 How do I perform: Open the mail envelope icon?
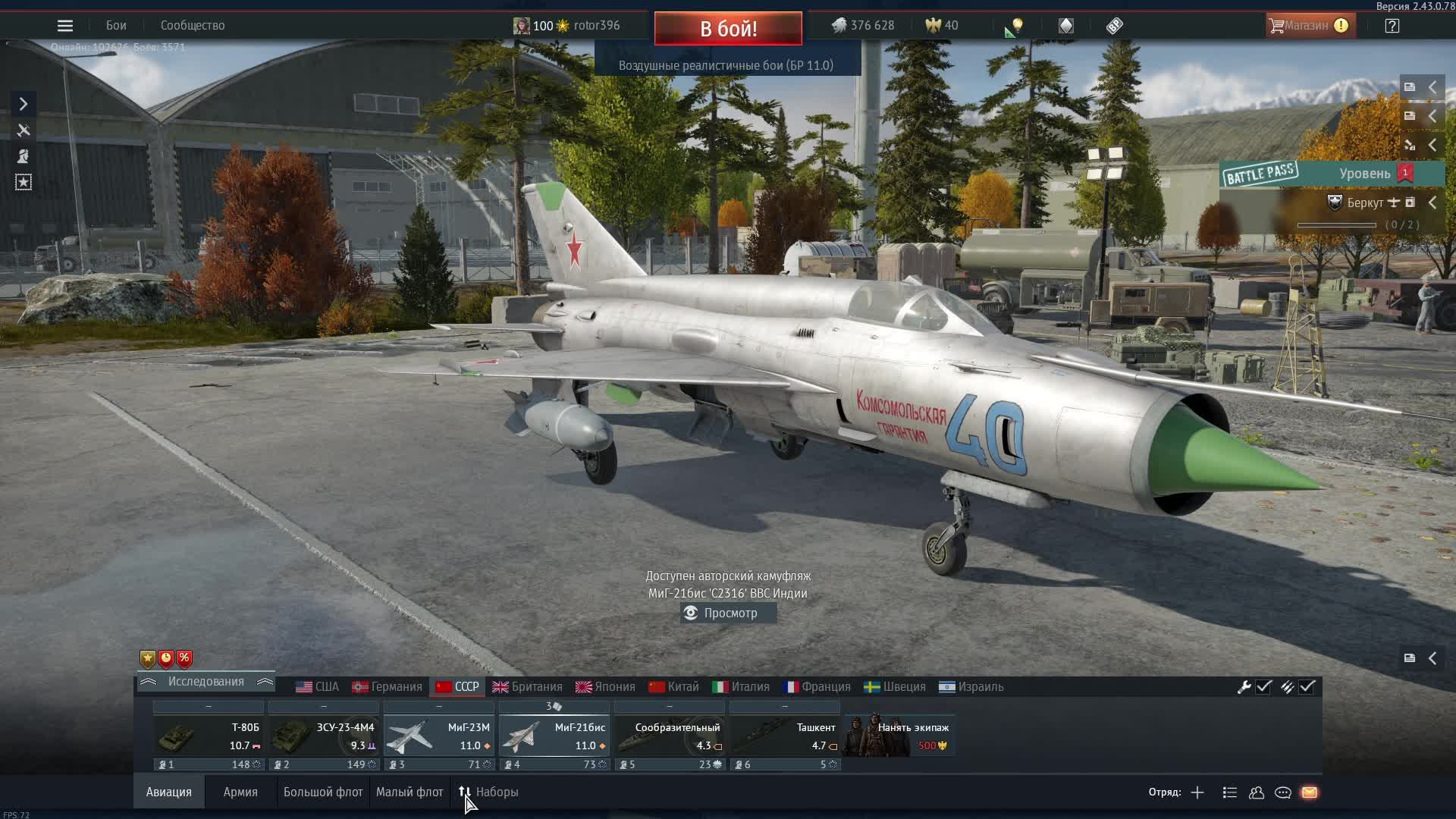1310,792
